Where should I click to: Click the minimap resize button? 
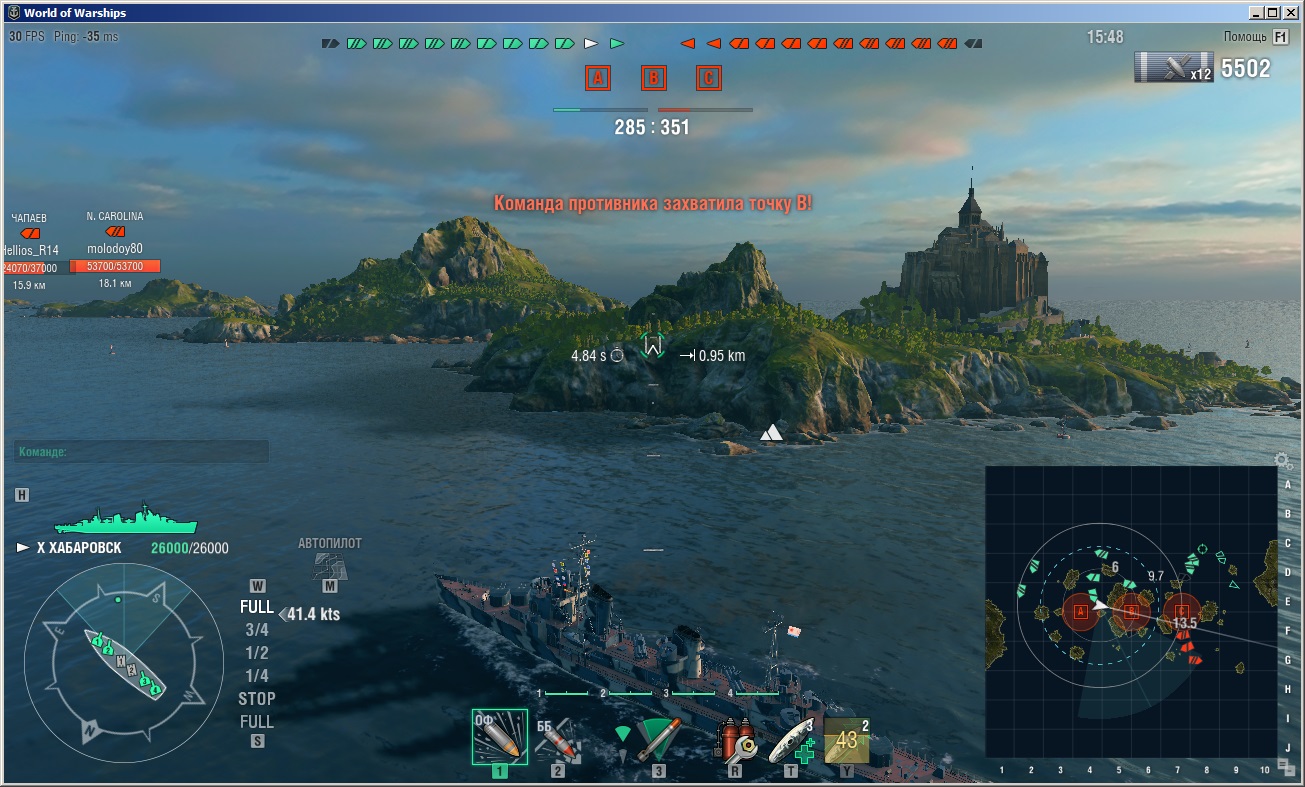coord(1286,767)
